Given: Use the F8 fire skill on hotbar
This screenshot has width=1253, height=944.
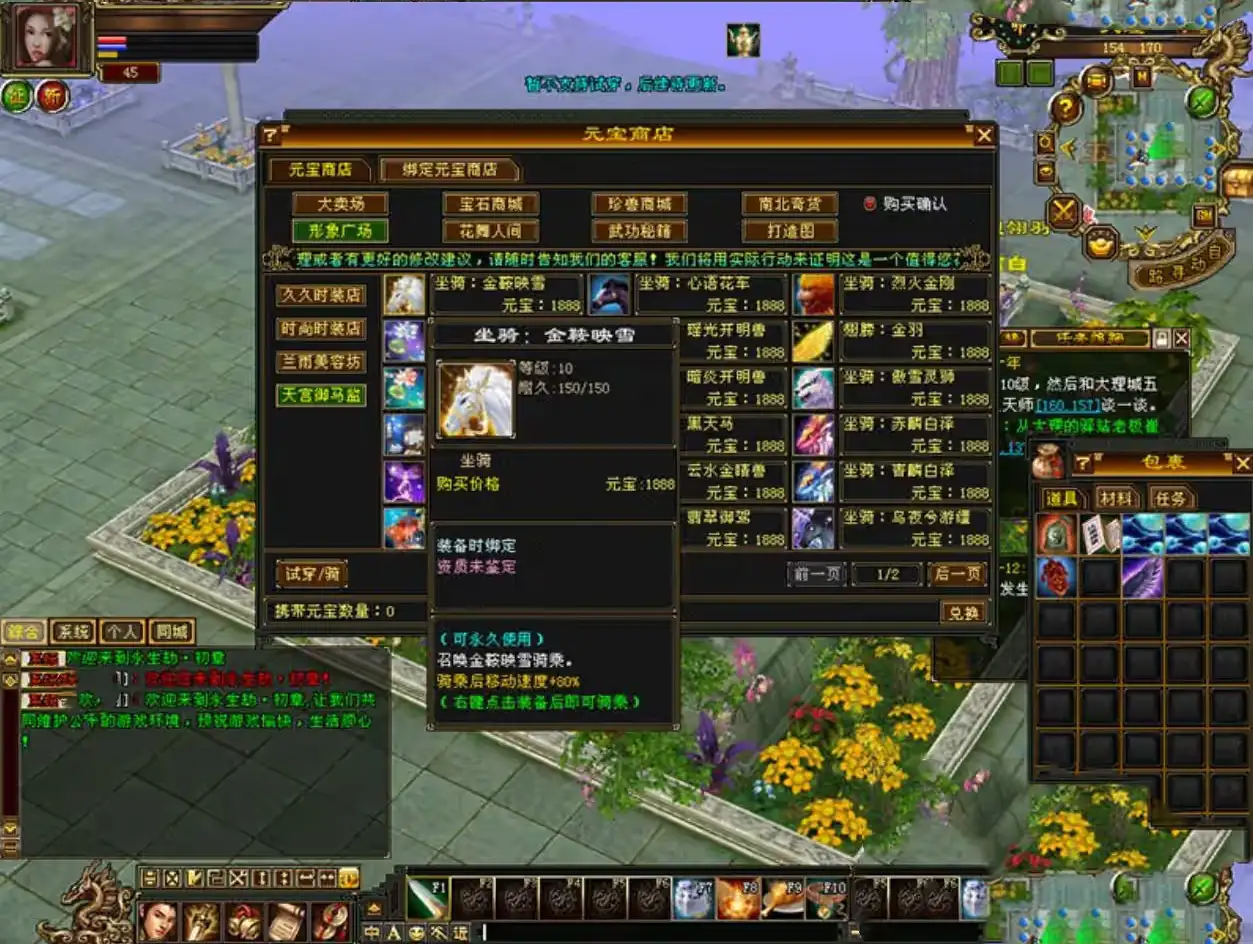Looking at the screenshot, I should tap(738, 898).
